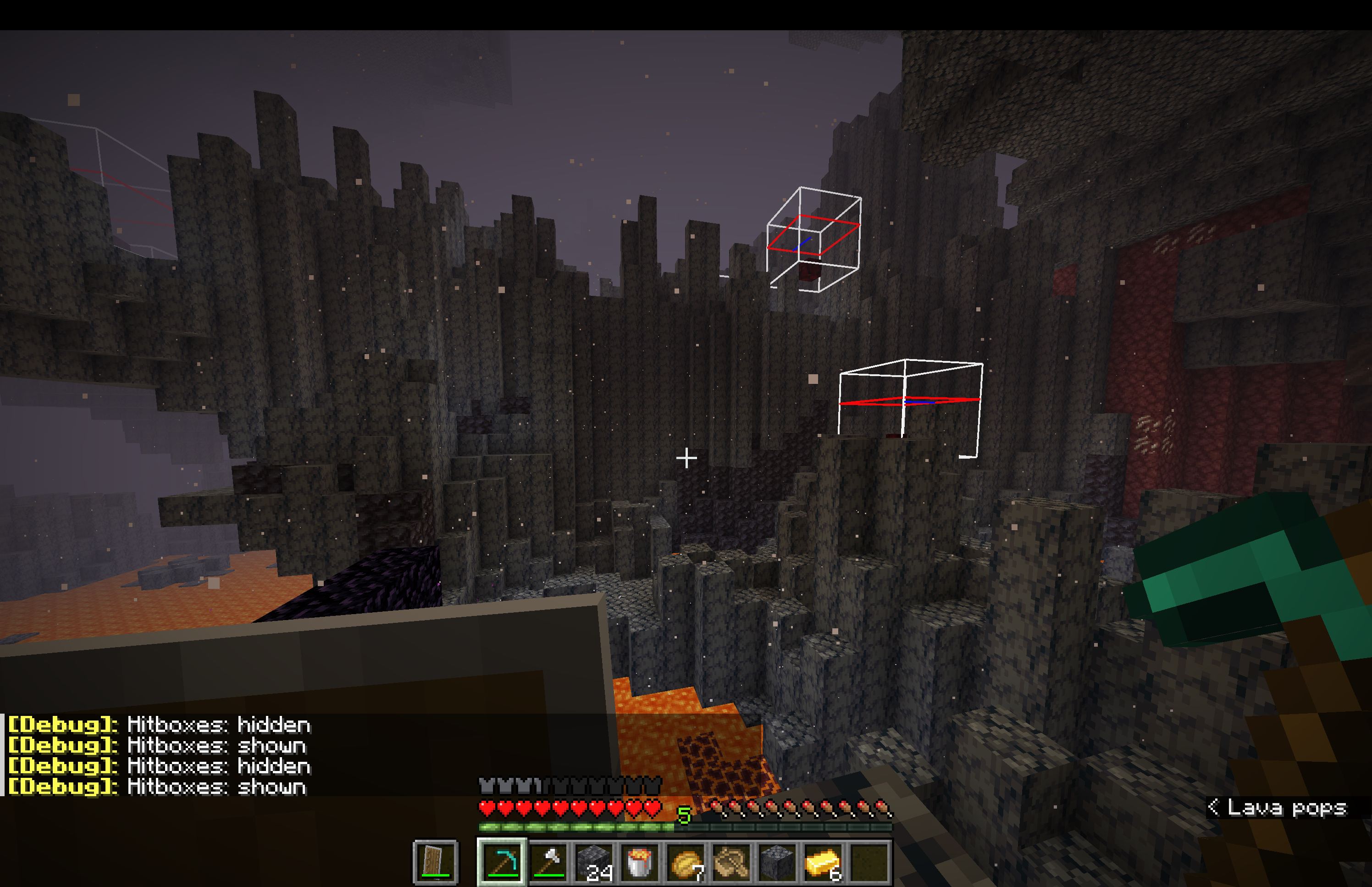The height and width of the screenshot is (887, 1372).
Task: Choose the single dark basalt block slot
Action: [x=777, y=862]
